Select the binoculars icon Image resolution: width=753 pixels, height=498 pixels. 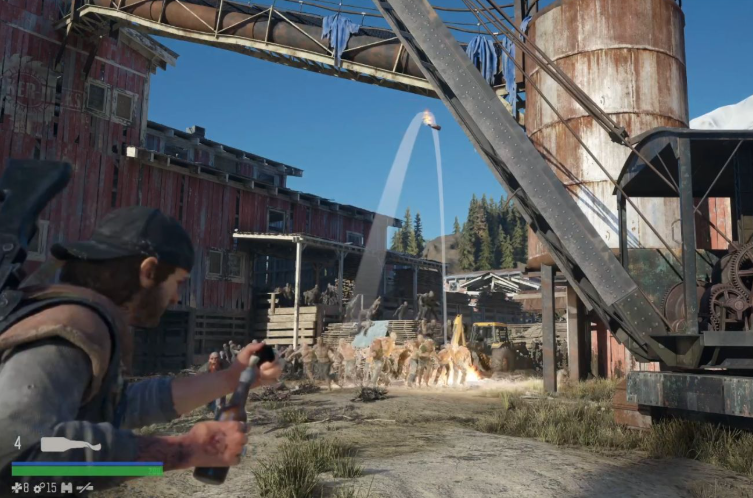67,487
